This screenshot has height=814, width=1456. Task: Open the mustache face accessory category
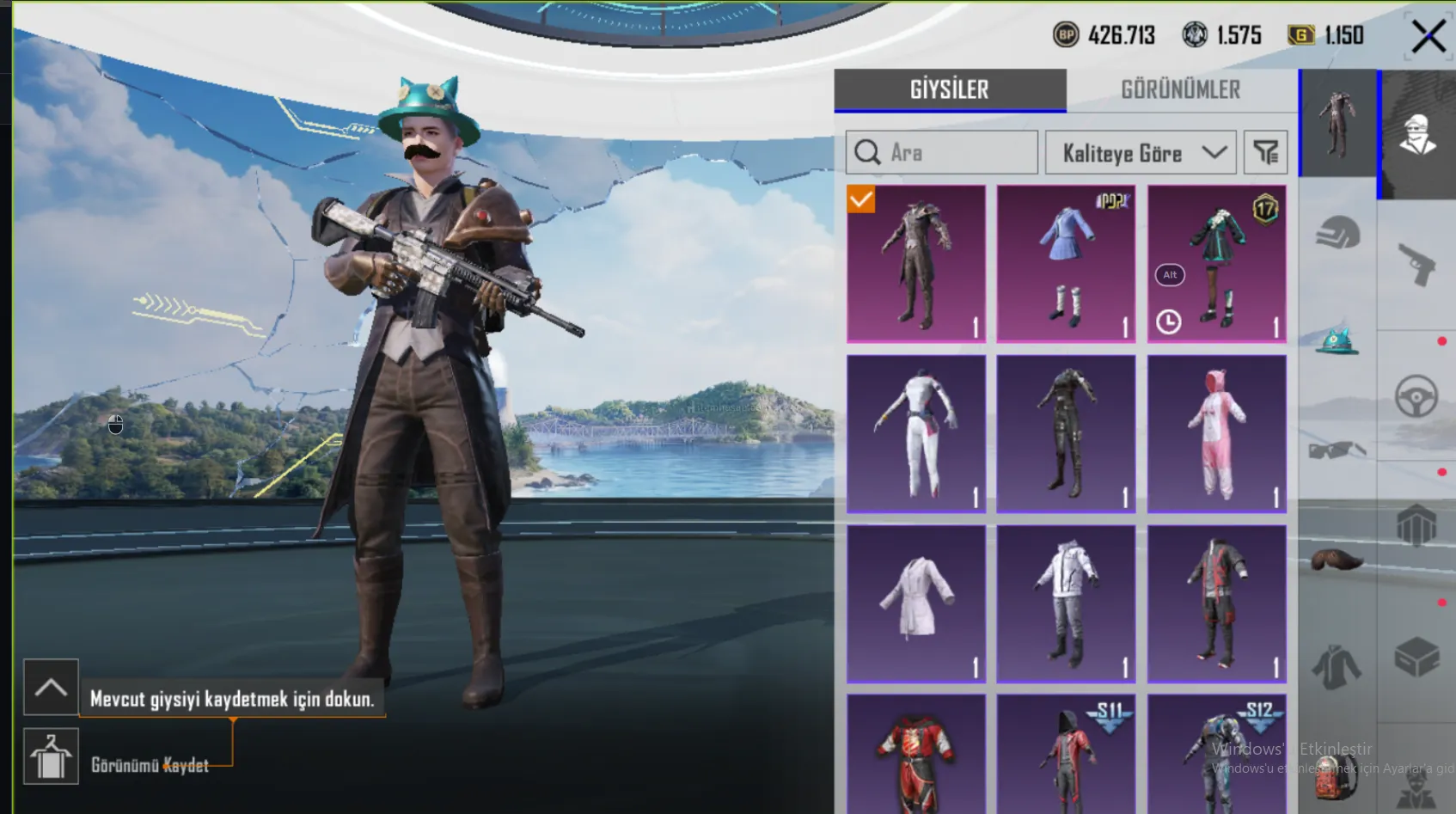point(1337,560)
